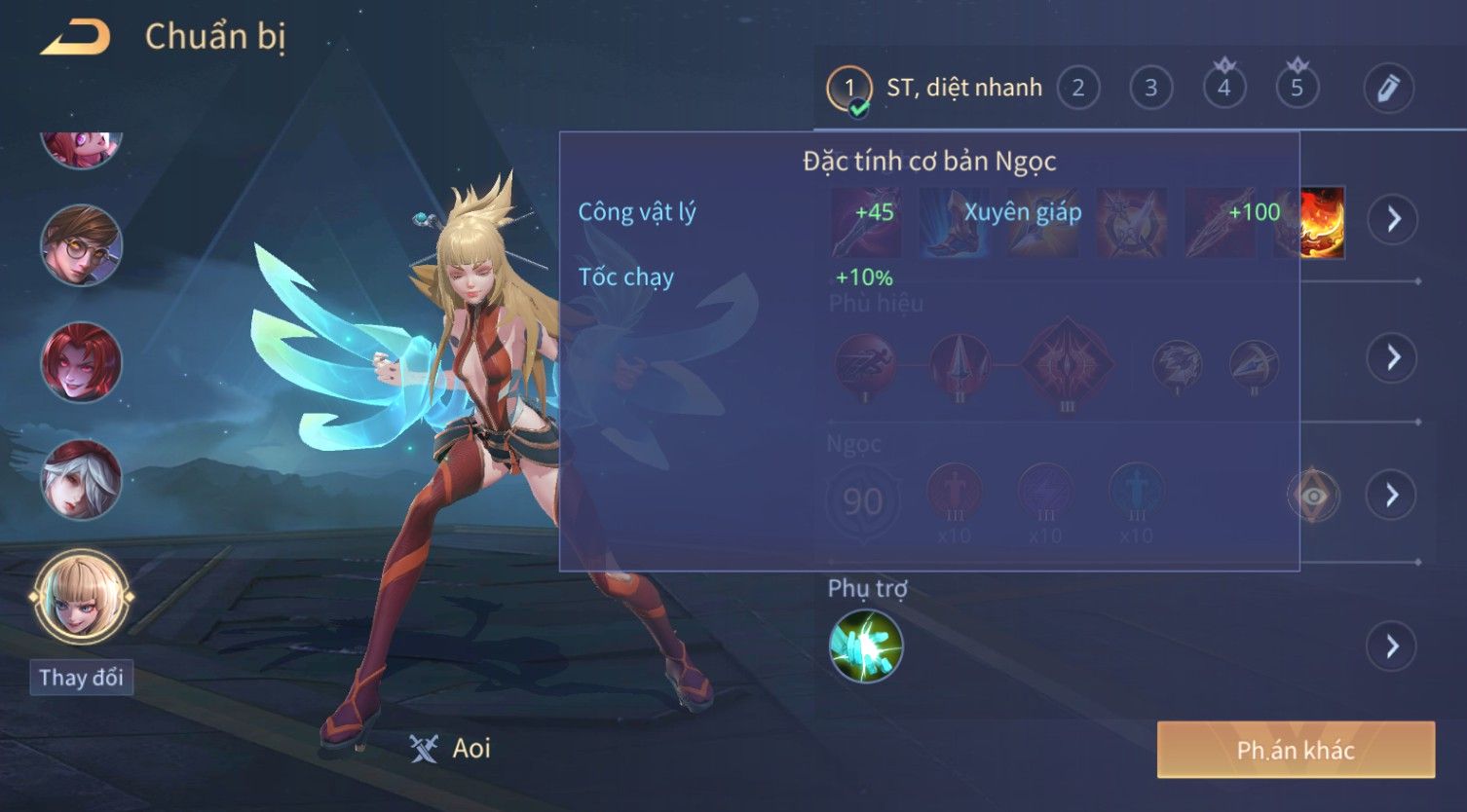1467x812 pixels.
Task: Open the item build arrow
Action: [x=1393, y=219]
